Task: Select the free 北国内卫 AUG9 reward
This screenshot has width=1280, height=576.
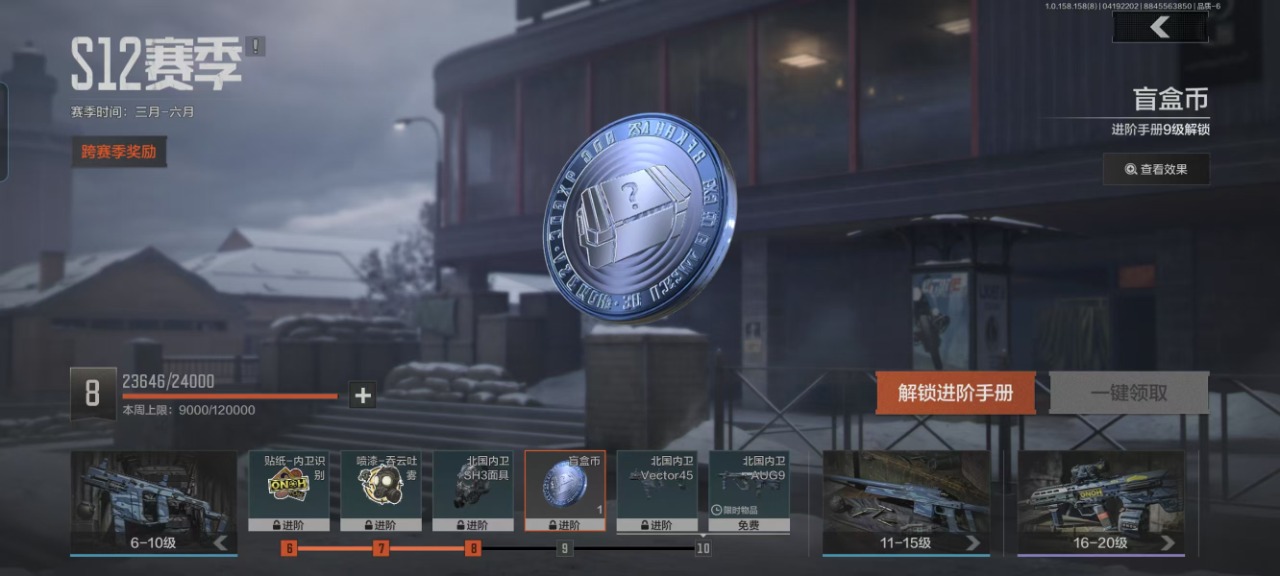Action: point(748,490)
